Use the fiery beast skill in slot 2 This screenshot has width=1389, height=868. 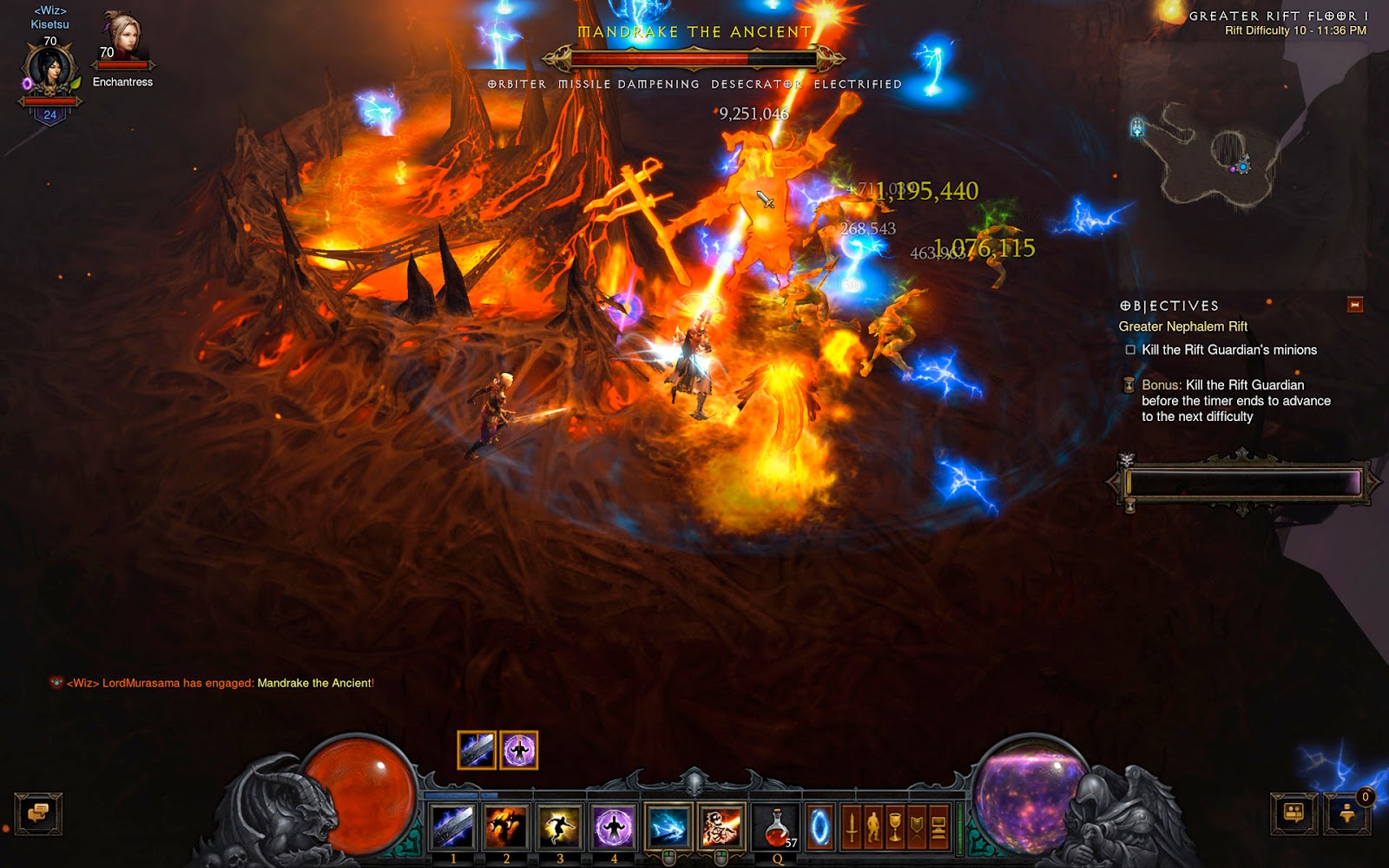(x=506, y=826)
